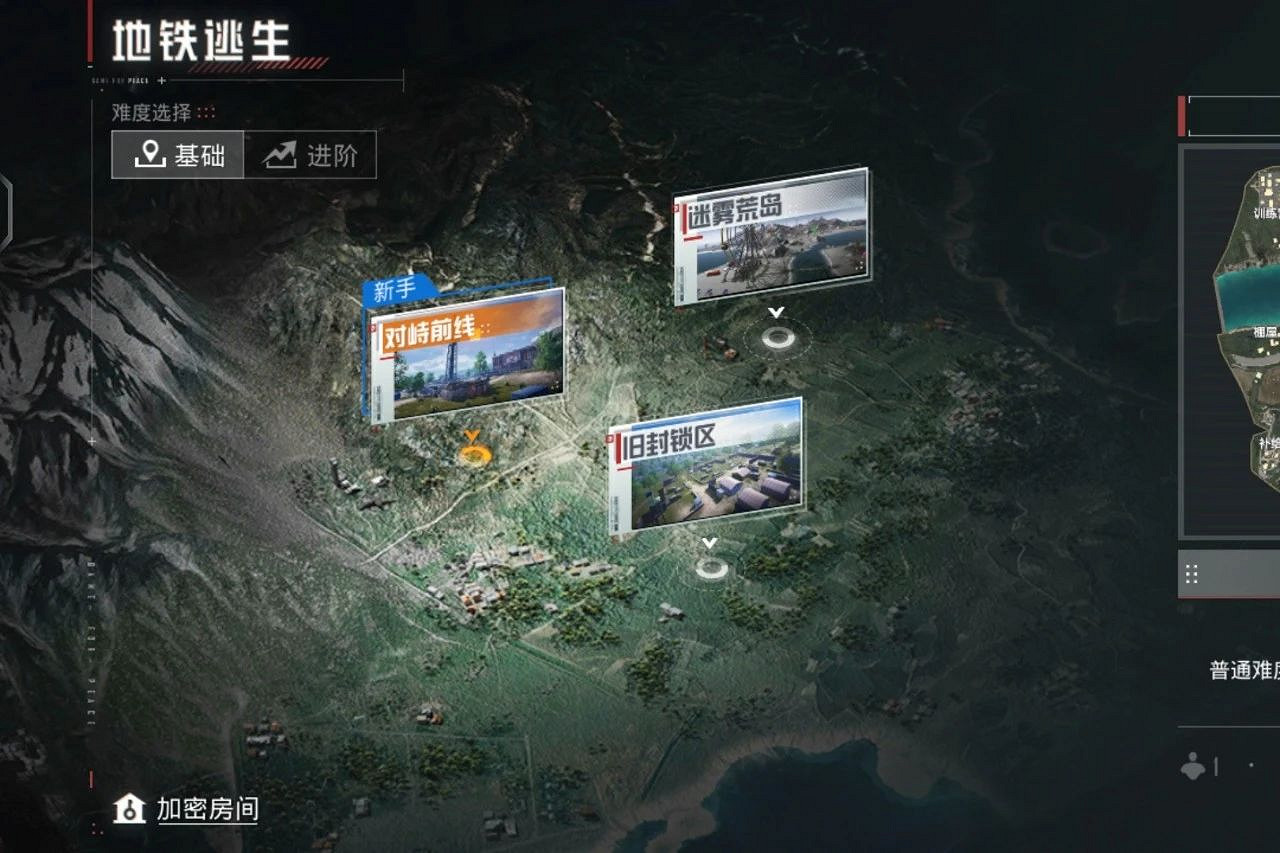
Task: Click the grid drag-handle icon on the right panel
Action: click(x=1191, y=573)
